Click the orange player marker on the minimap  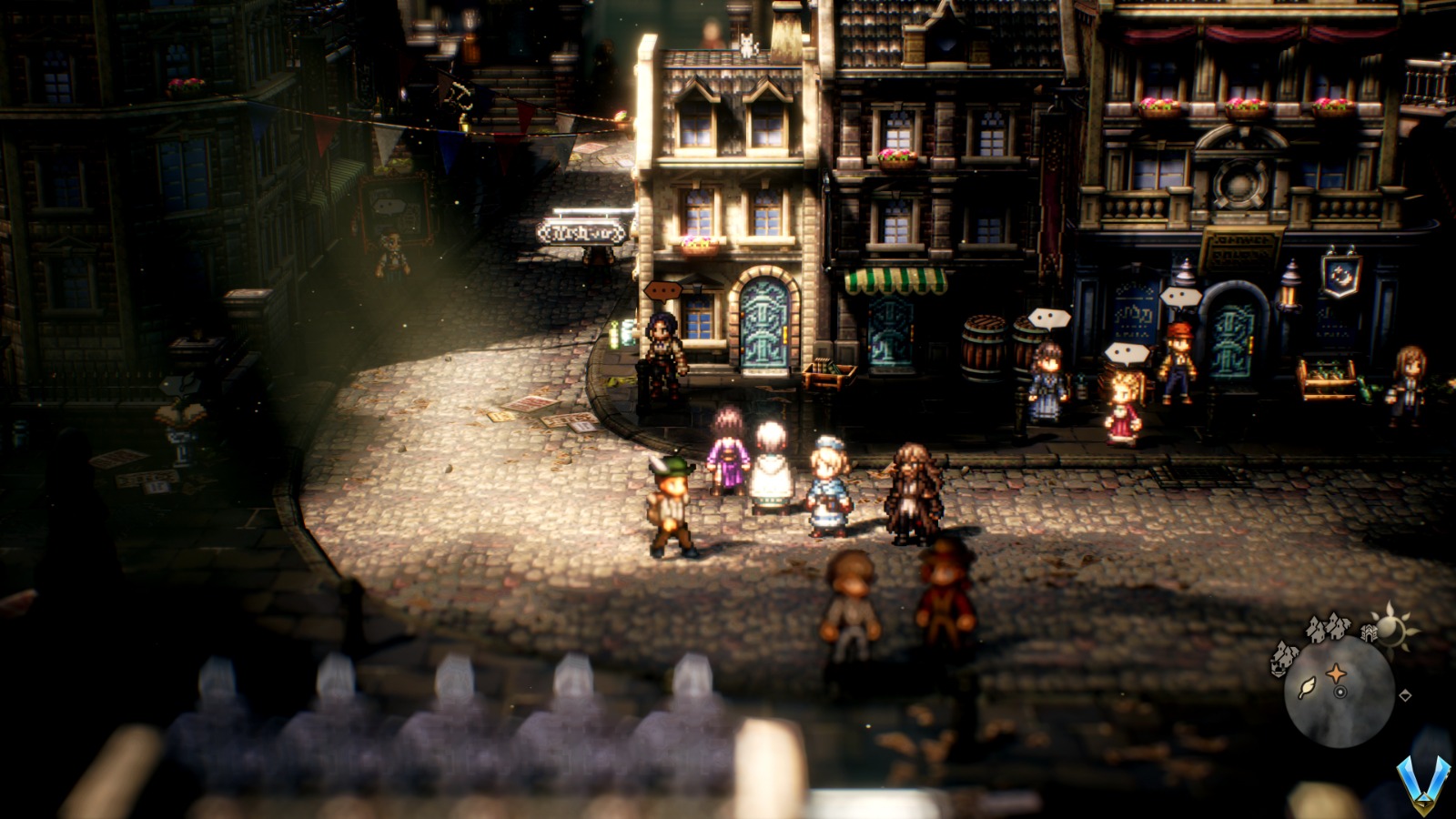[x=1336, y=673]
